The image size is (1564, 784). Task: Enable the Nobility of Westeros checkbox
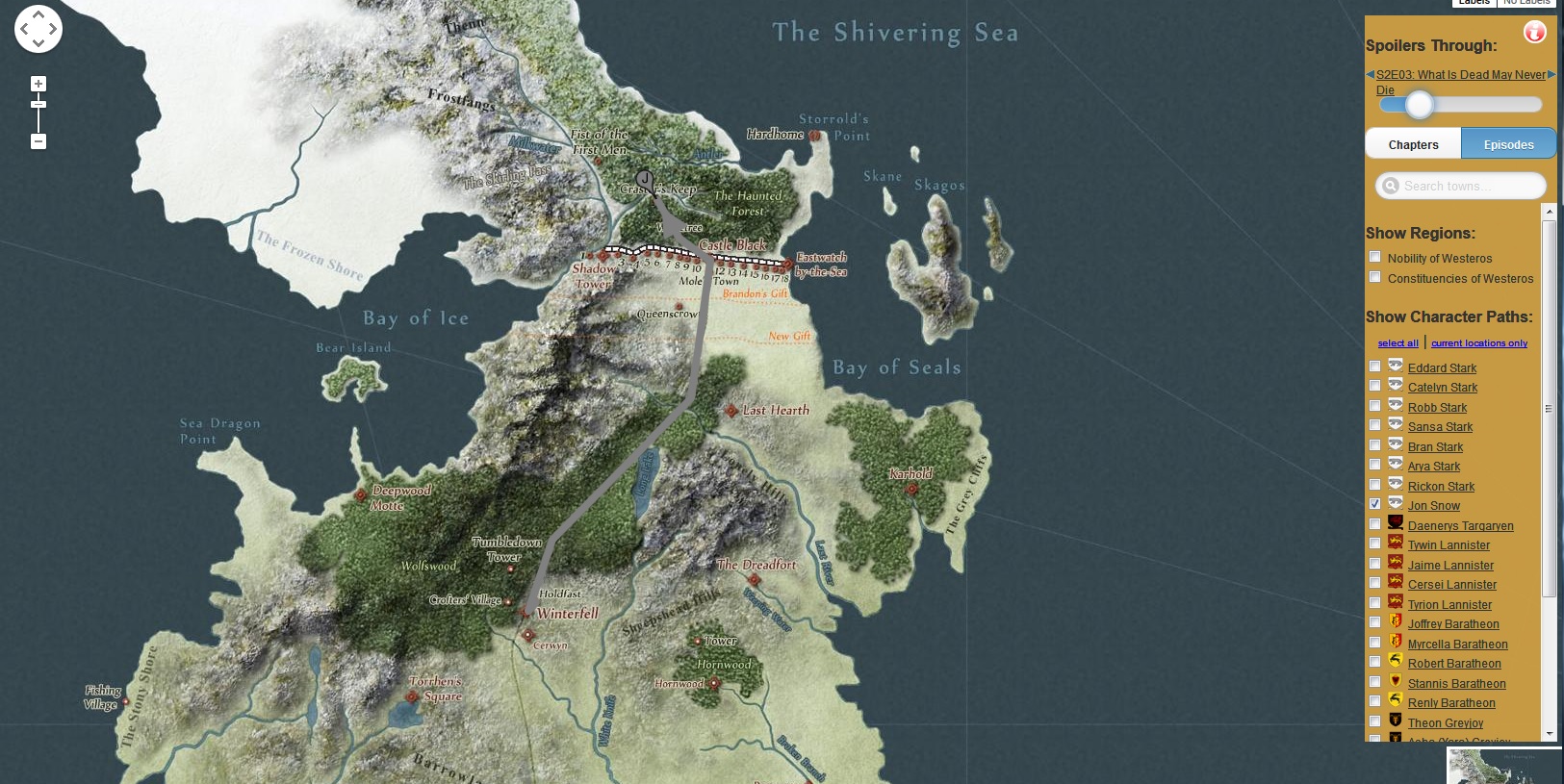[x=1375, y=256]
